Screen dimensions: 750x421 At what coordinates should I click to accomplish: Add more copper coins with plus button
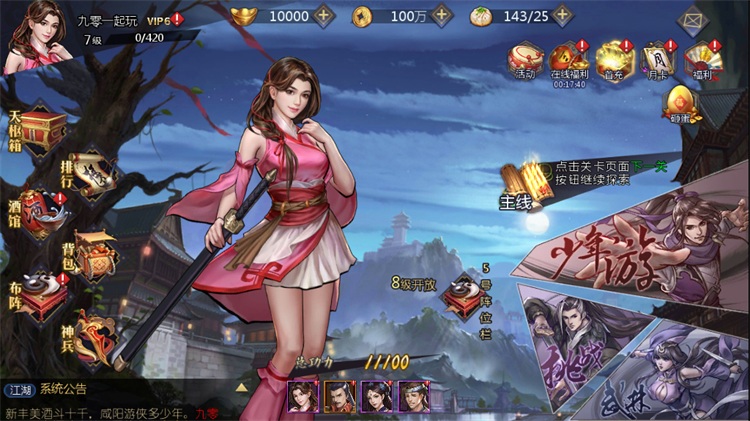click(x=444, y=16)
